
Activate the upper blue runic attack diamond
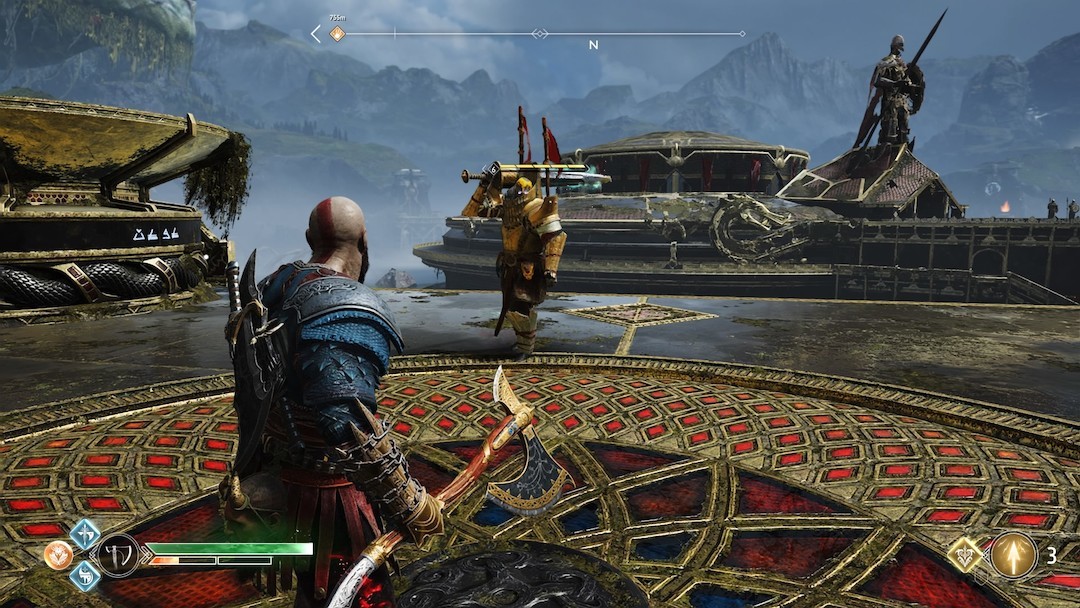84,533
